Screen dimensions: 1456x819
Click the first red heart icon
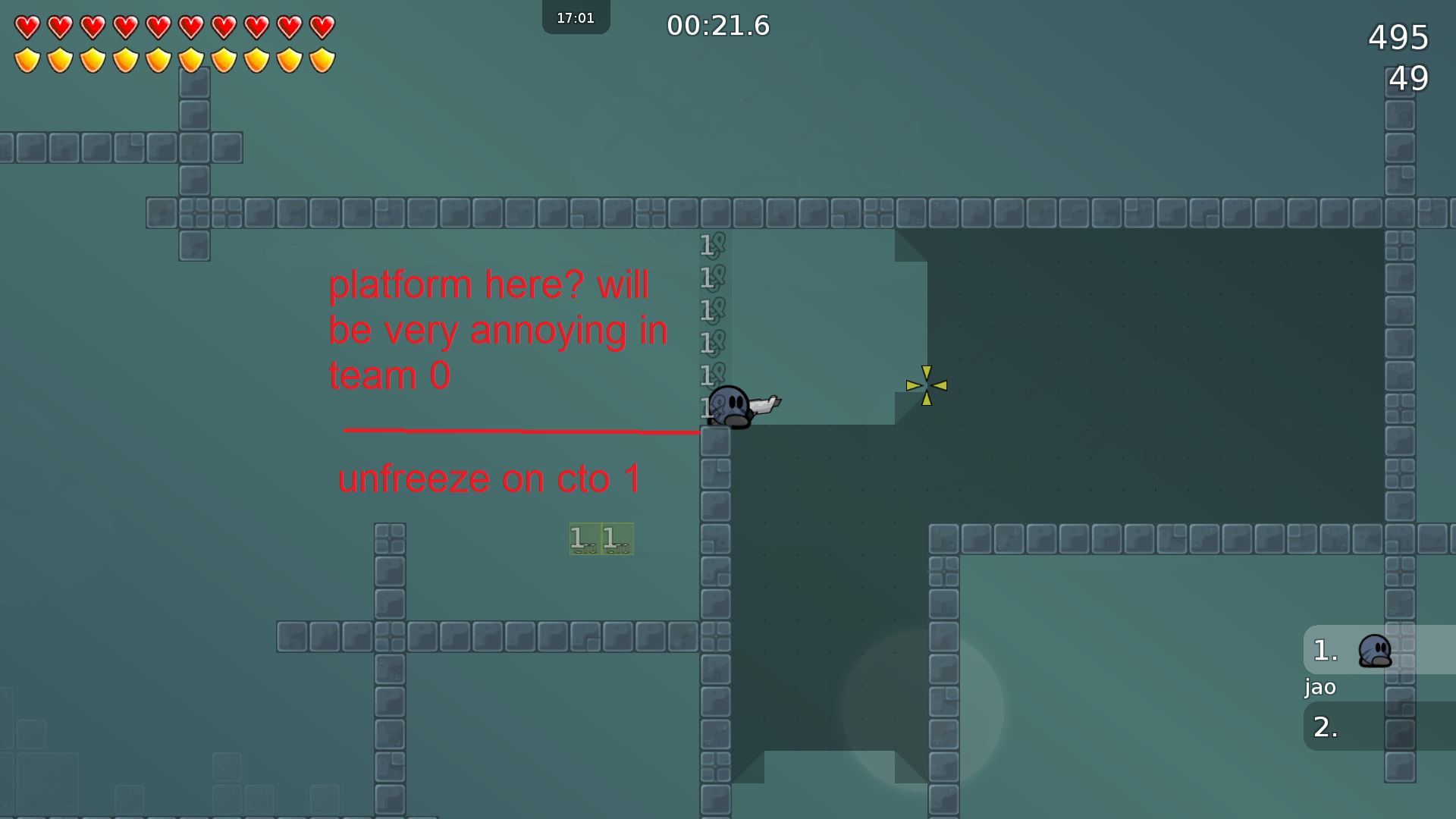click(27, 27)
